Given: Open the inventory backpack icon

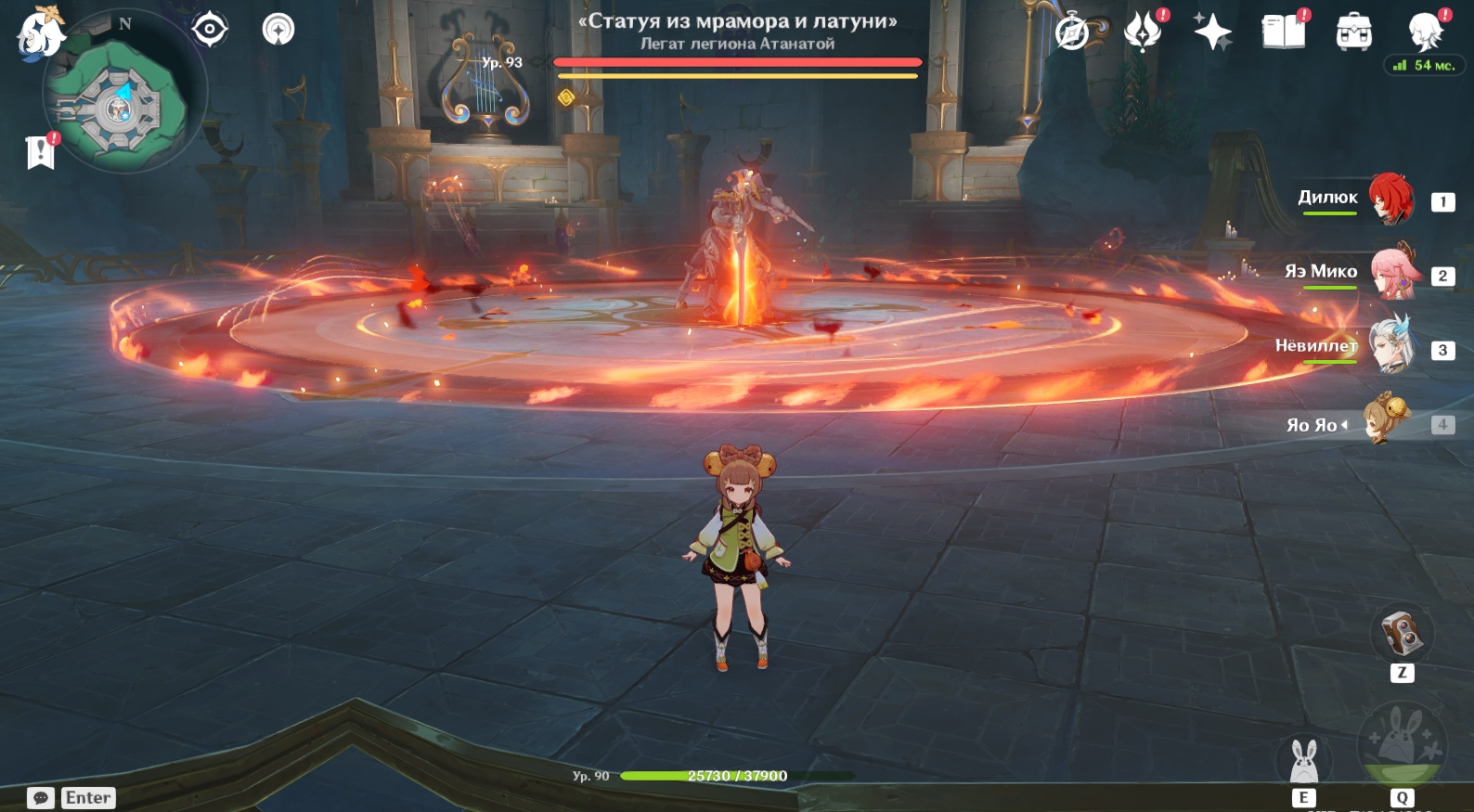Looking at the screenshot, I should click(1354, 33).
